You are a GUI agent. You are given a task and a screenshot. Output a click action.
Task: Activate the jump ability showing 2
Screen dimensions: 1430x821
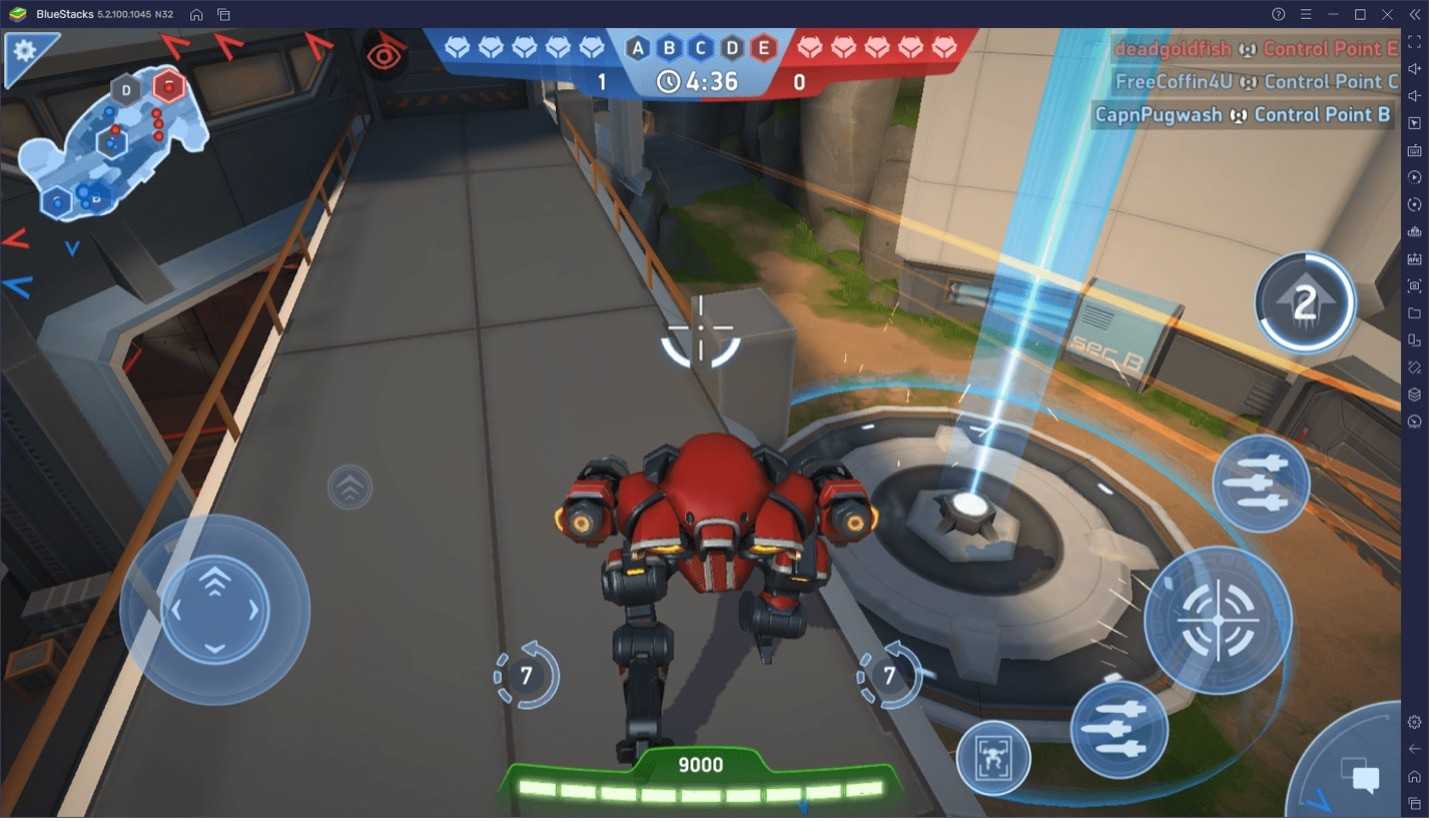tap(1304, 303)
